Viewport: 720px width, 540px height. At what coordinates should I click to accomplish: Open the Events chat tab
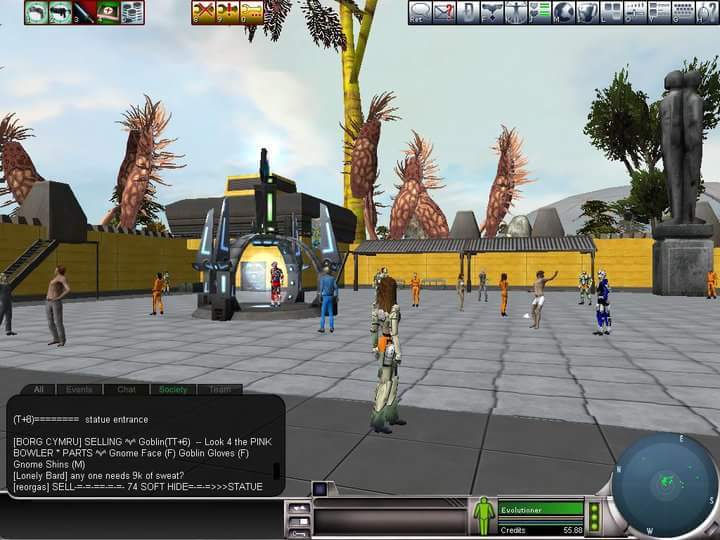(x=77, y=389)
